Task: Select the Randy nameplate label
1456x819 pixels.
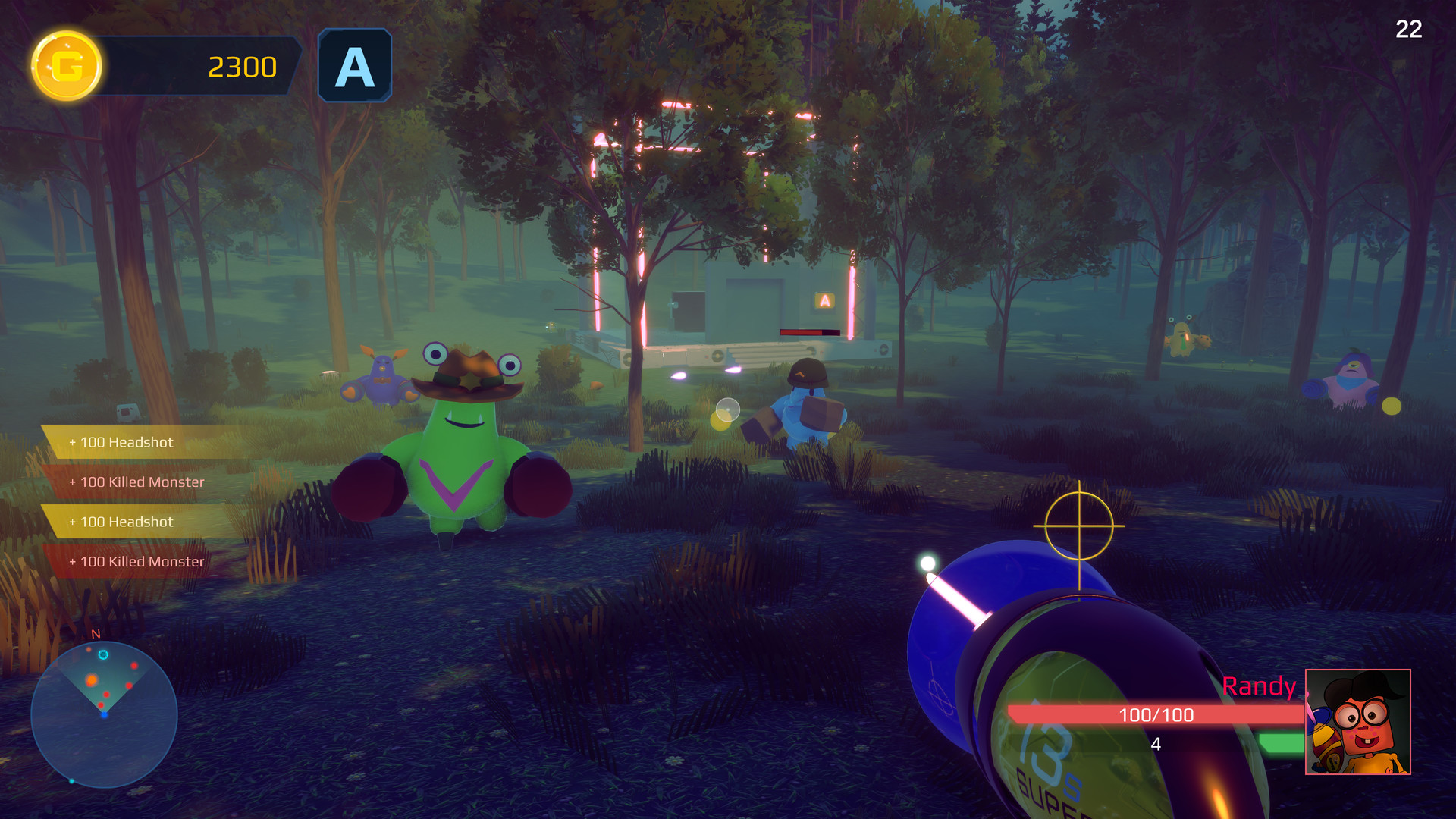Action: tap(1259, 686)
